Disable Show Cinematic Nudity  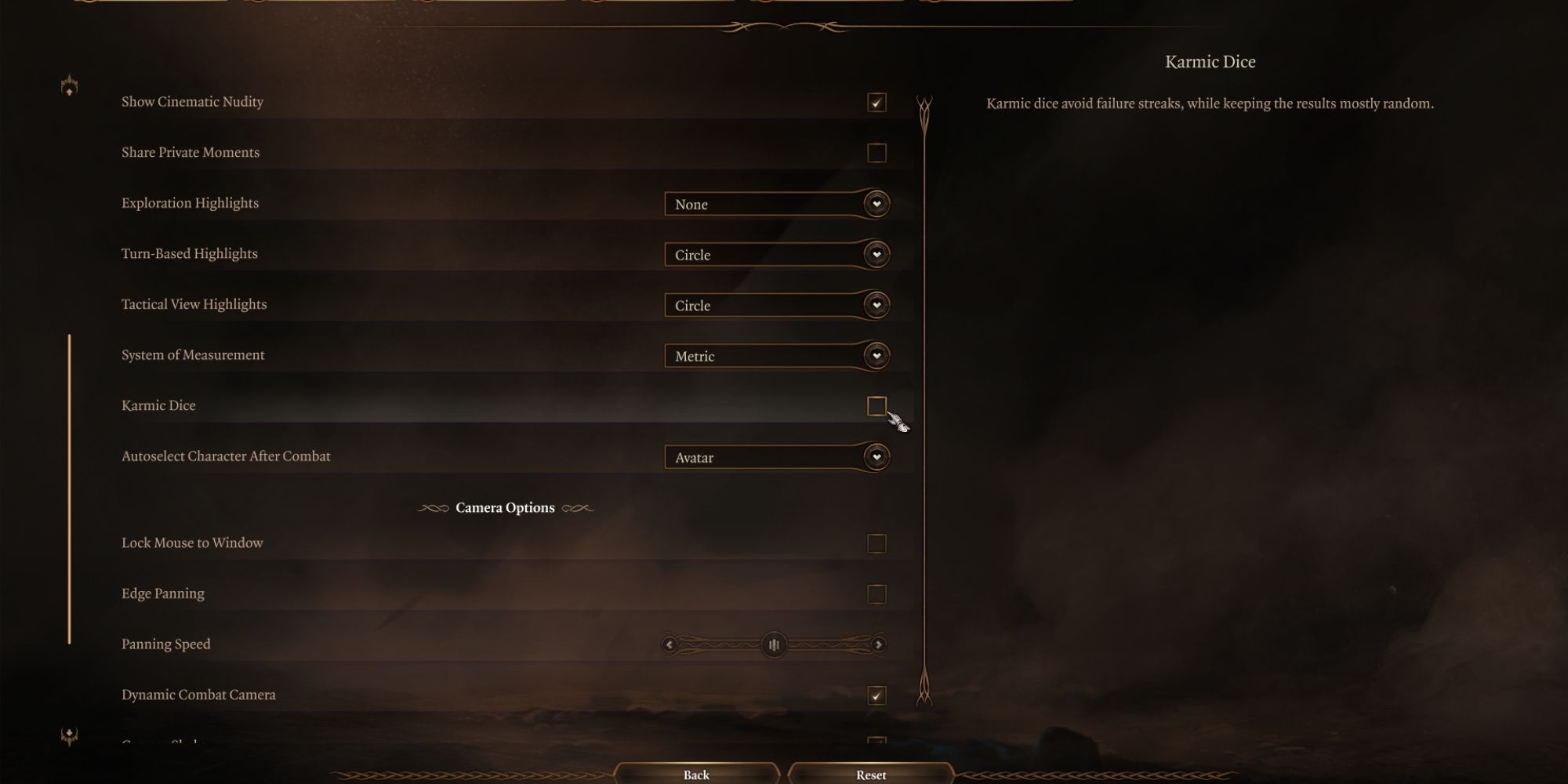876,101
